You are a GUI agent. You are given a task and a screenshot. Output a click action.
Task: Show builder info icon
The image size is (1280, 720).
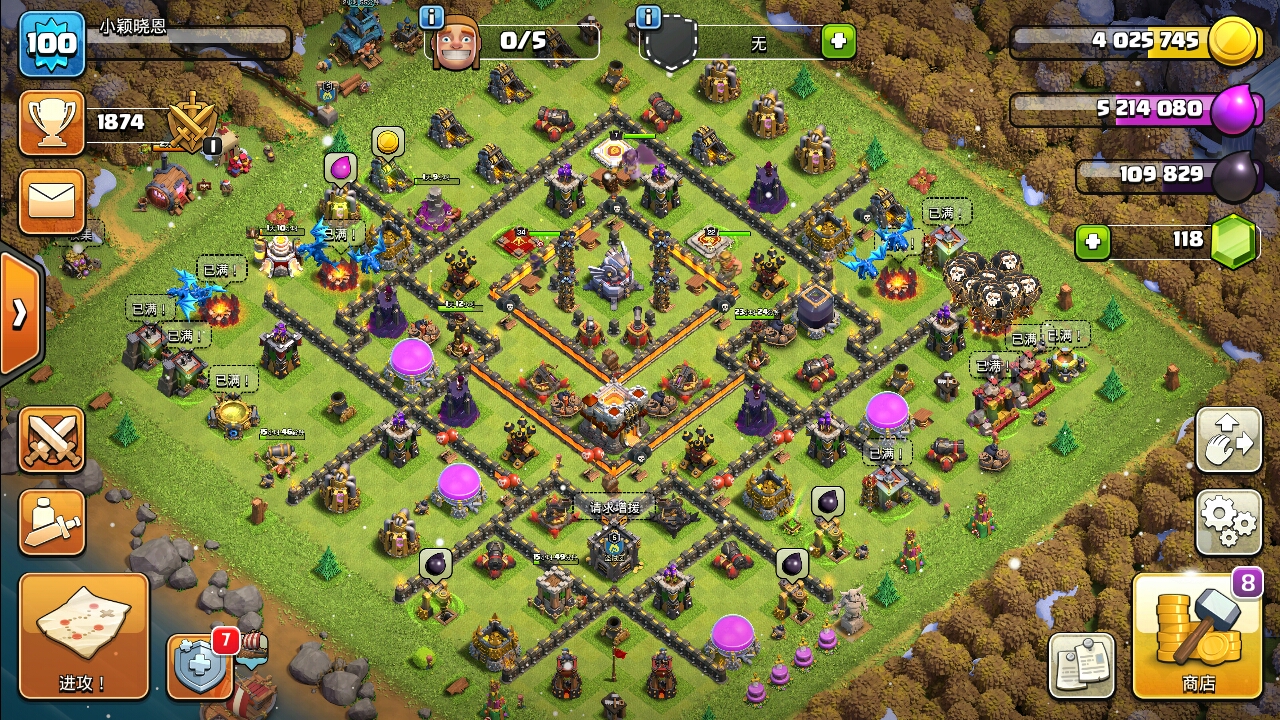pyautogui.click(x=432, y=17)
